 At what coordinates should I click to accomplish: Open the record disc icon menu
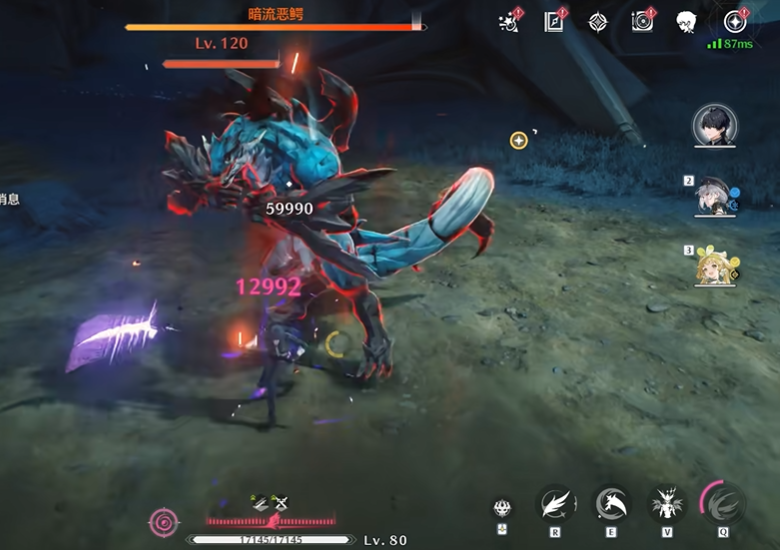(x=641, y=22)
